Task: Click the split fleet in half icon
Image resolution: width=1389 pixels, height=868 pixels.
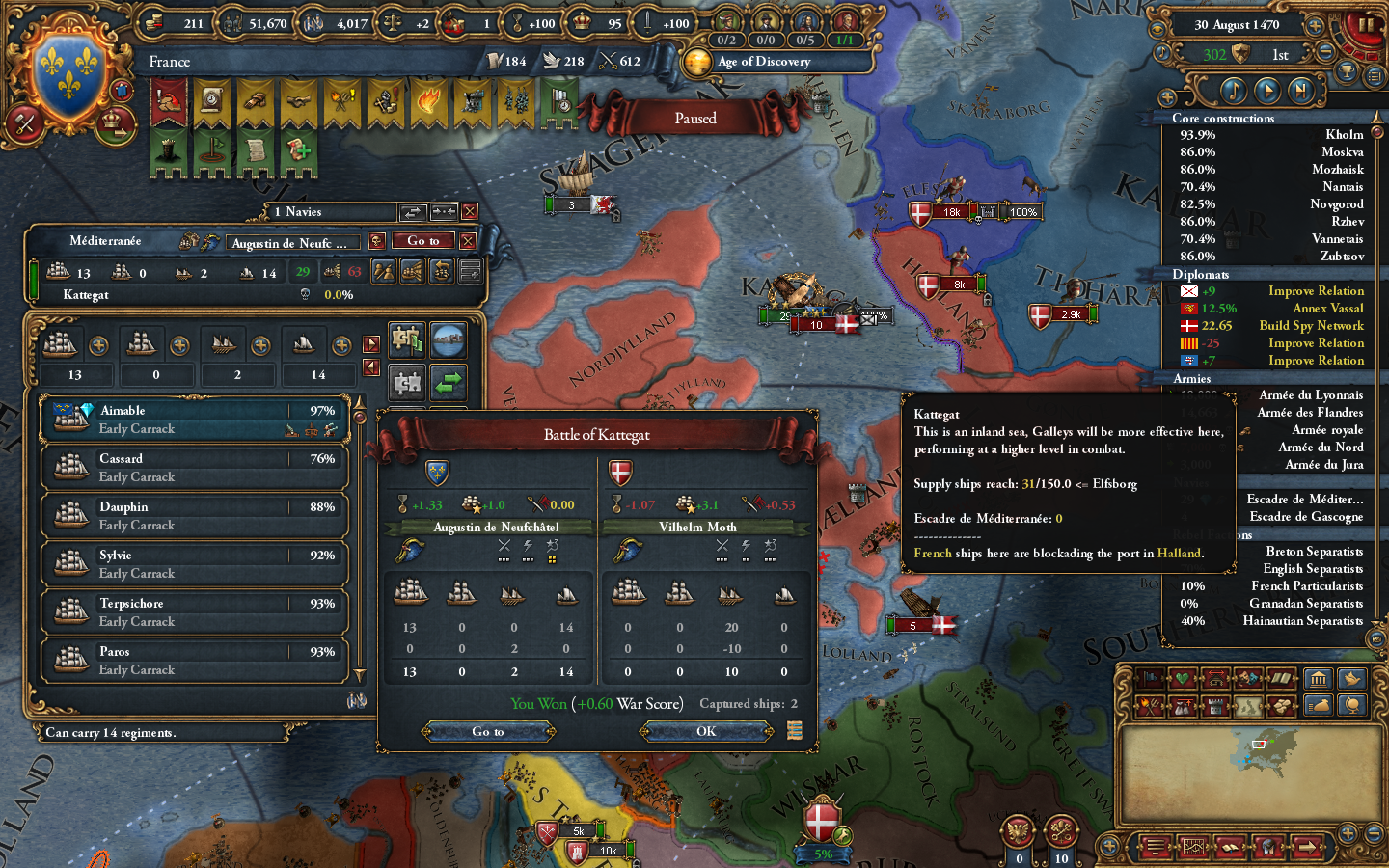Action: (x=383, y=272)
